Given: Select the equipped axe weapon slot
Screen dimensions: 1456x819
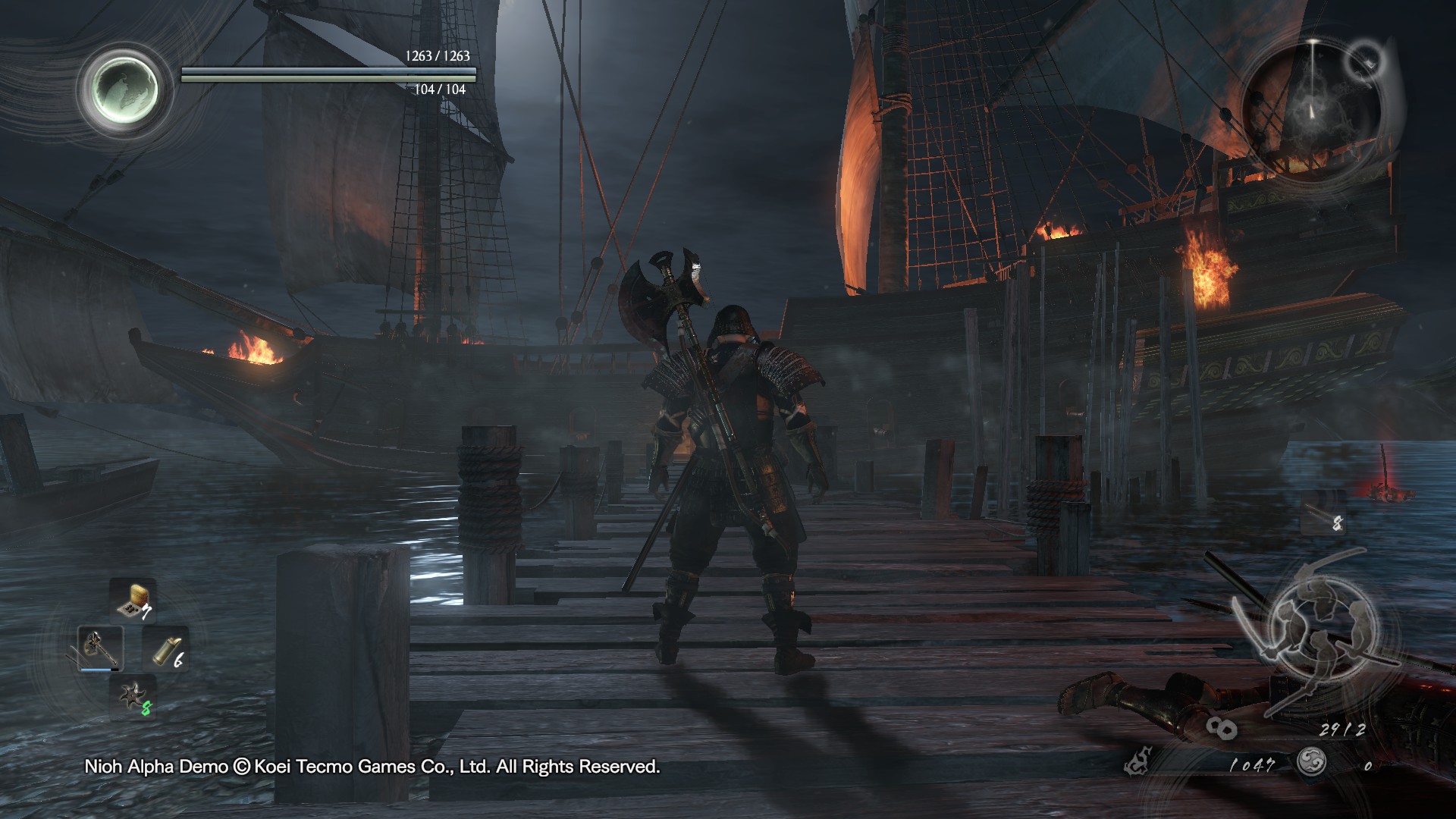Looking at the screenshot, I should coord(100,648).
